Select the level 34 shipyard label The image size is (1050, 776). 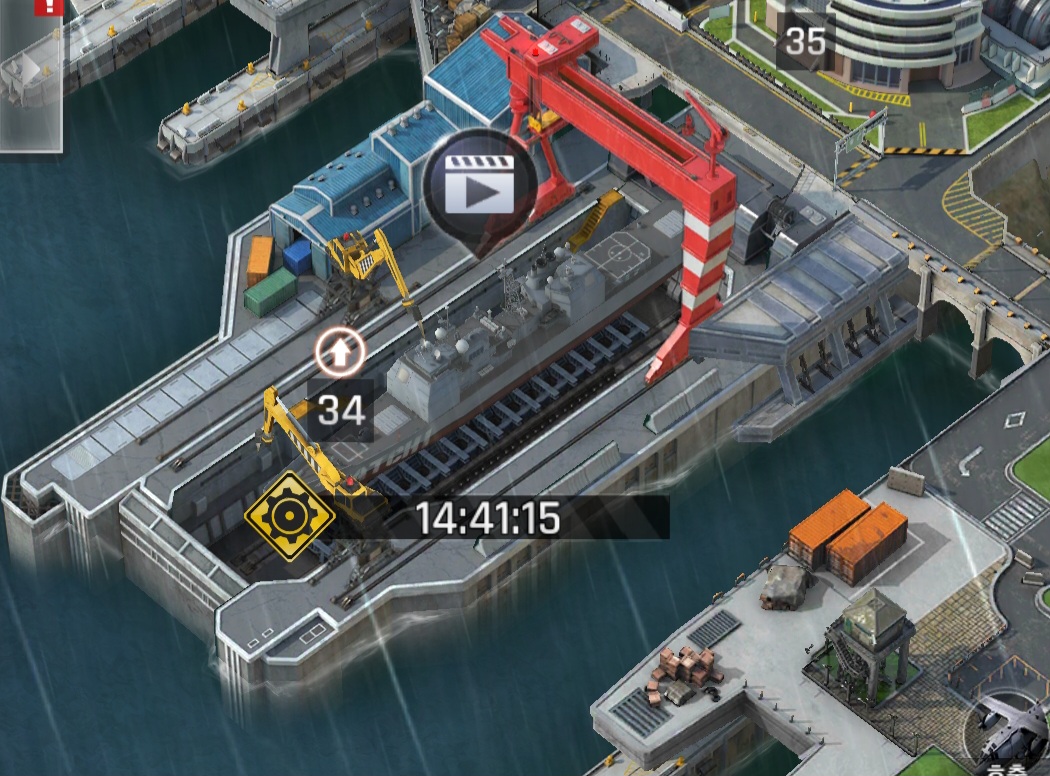click(340, 410)
